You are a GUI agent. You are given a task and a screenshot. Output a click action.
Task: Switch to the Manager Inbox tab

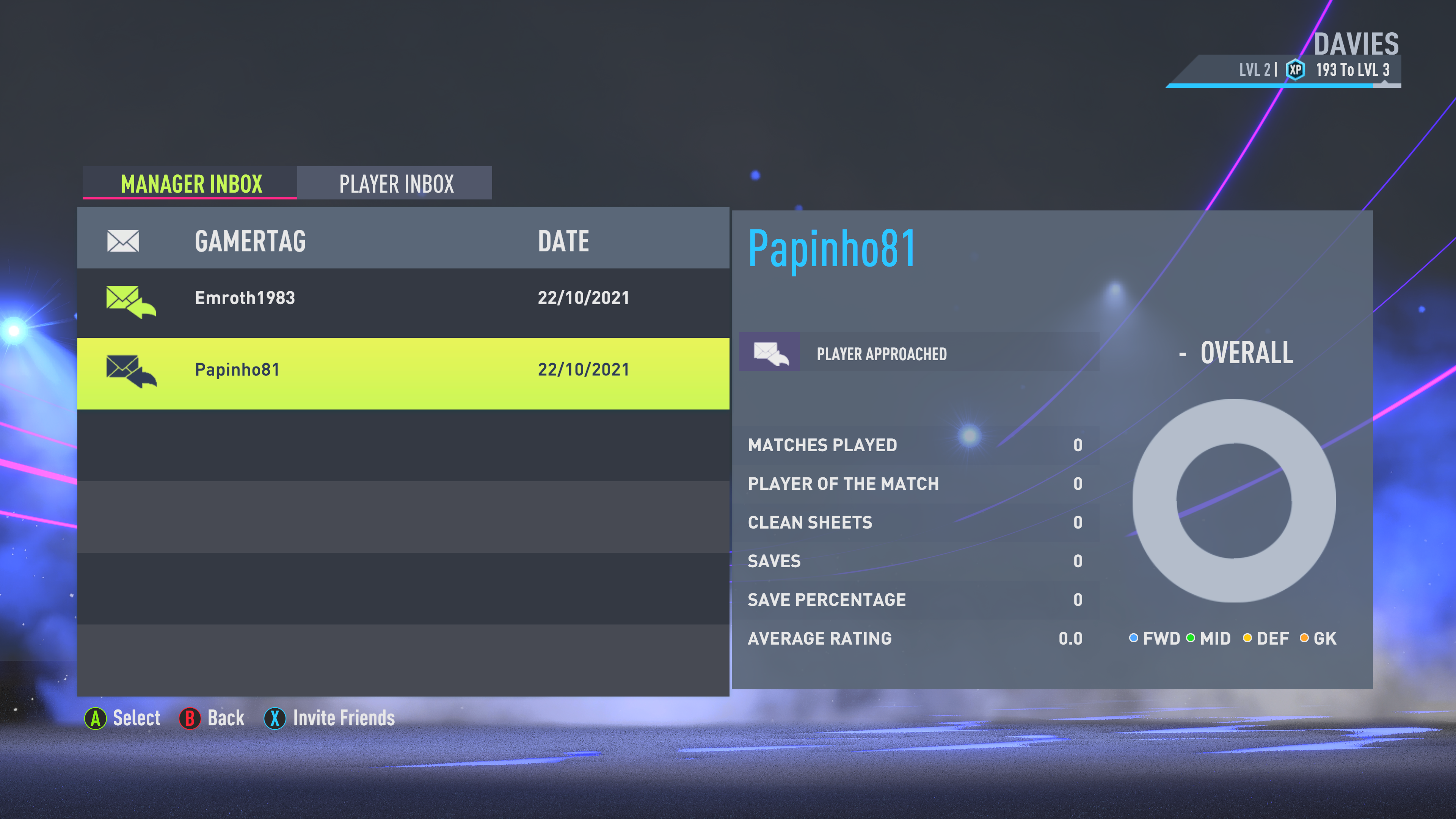(x=190, y=184)
